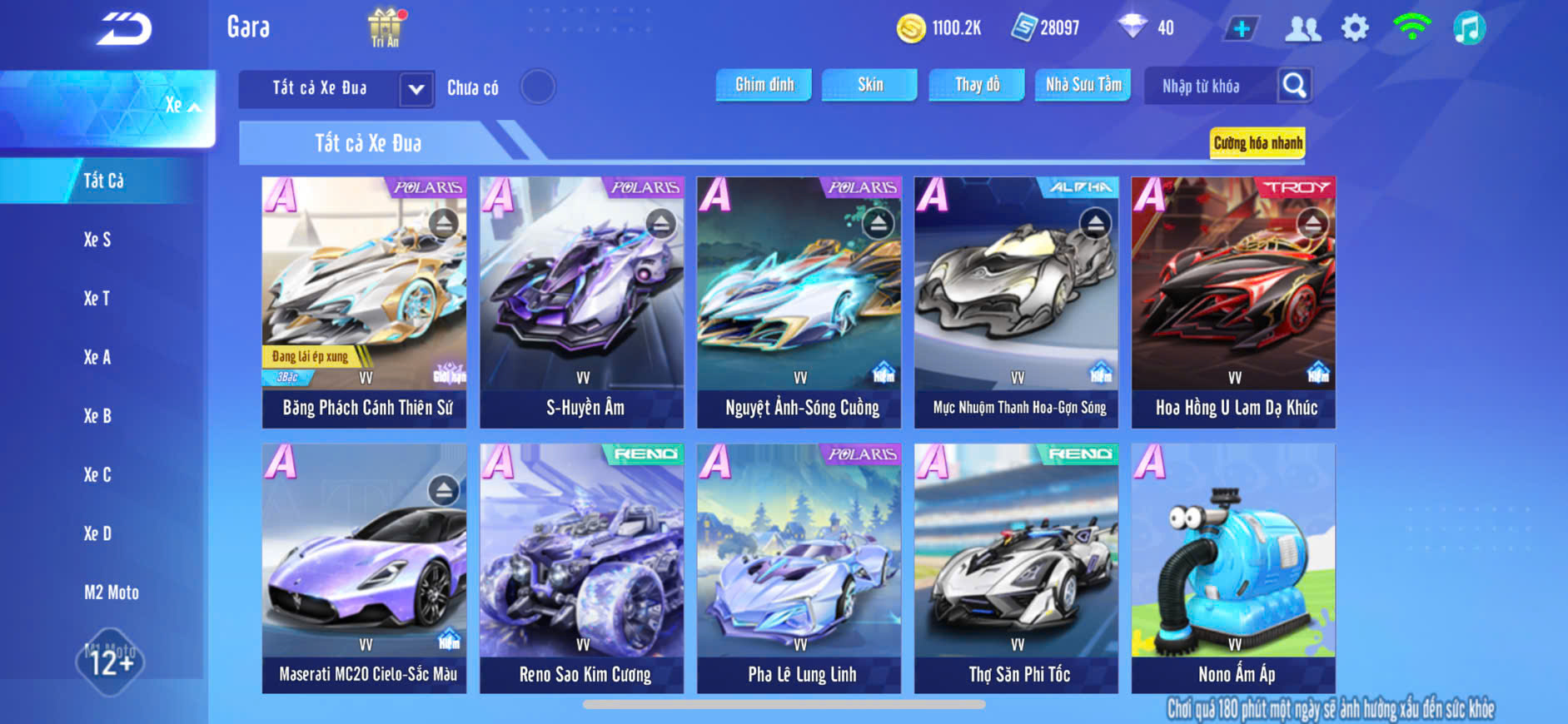Add currency with the plus button
The height and width of the screenshot is (724, 1568).
click(1241, 28)
